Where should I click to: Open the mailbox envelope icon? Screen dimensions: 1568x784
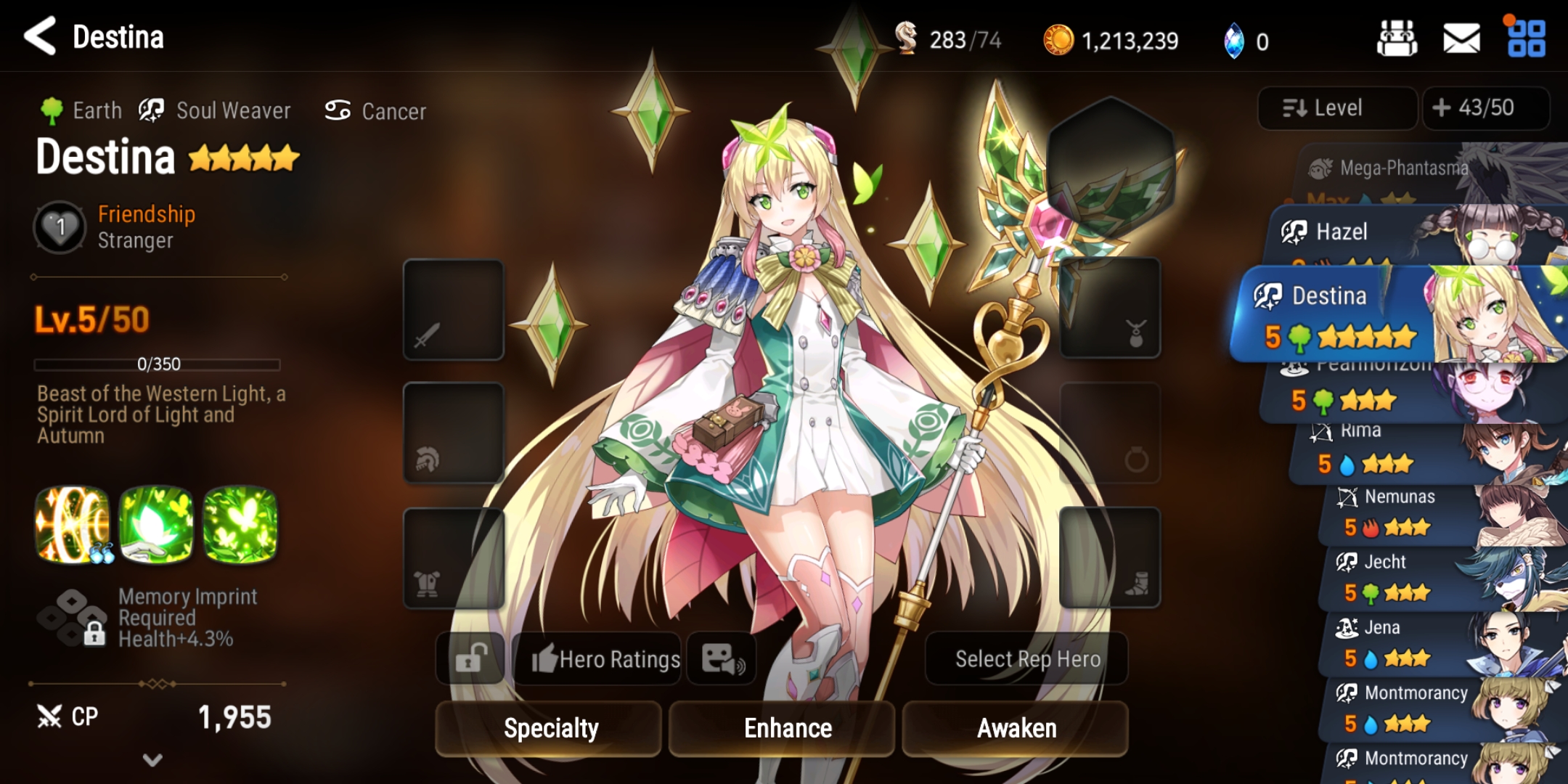tap(1461, 38)
